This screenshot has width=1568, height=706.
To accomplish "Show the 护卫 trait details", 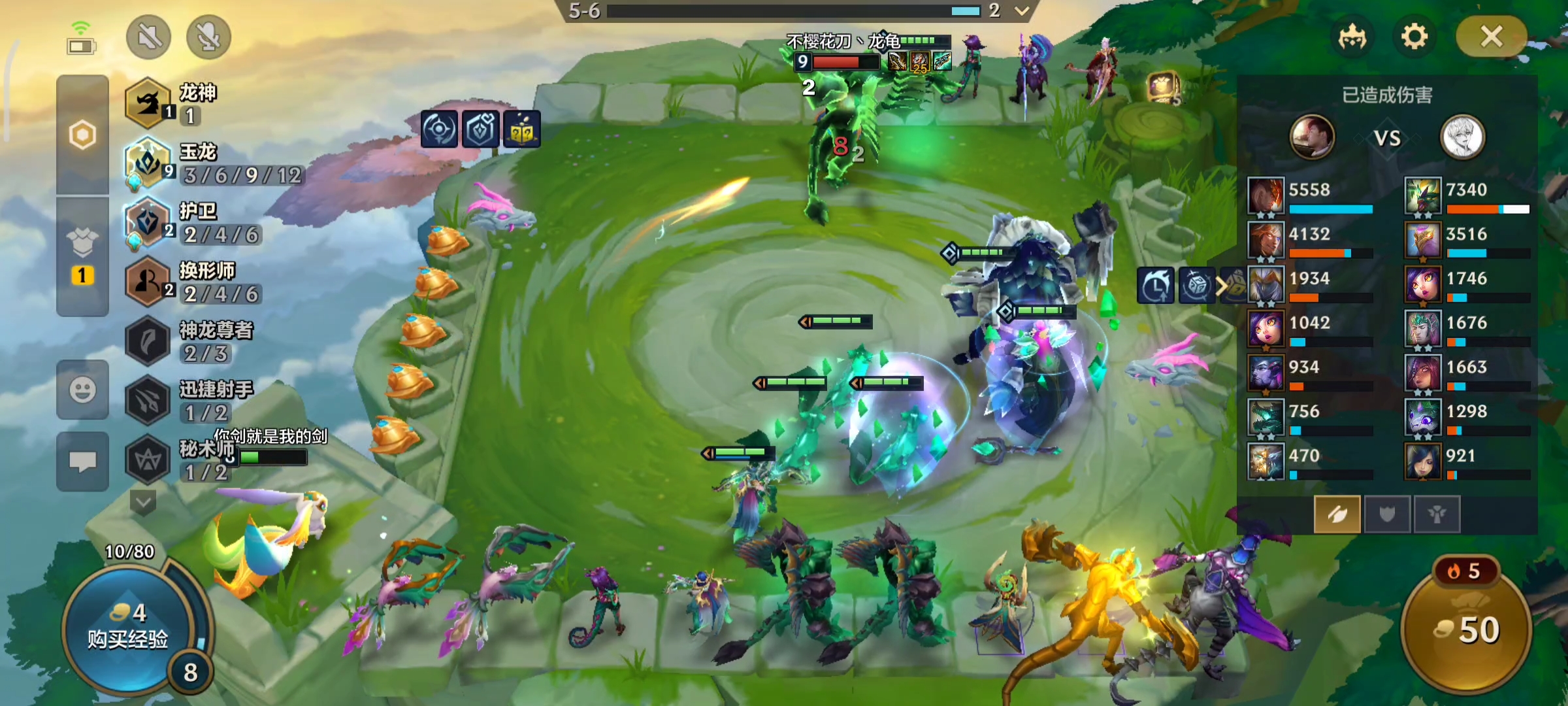I will coord(196,222).
